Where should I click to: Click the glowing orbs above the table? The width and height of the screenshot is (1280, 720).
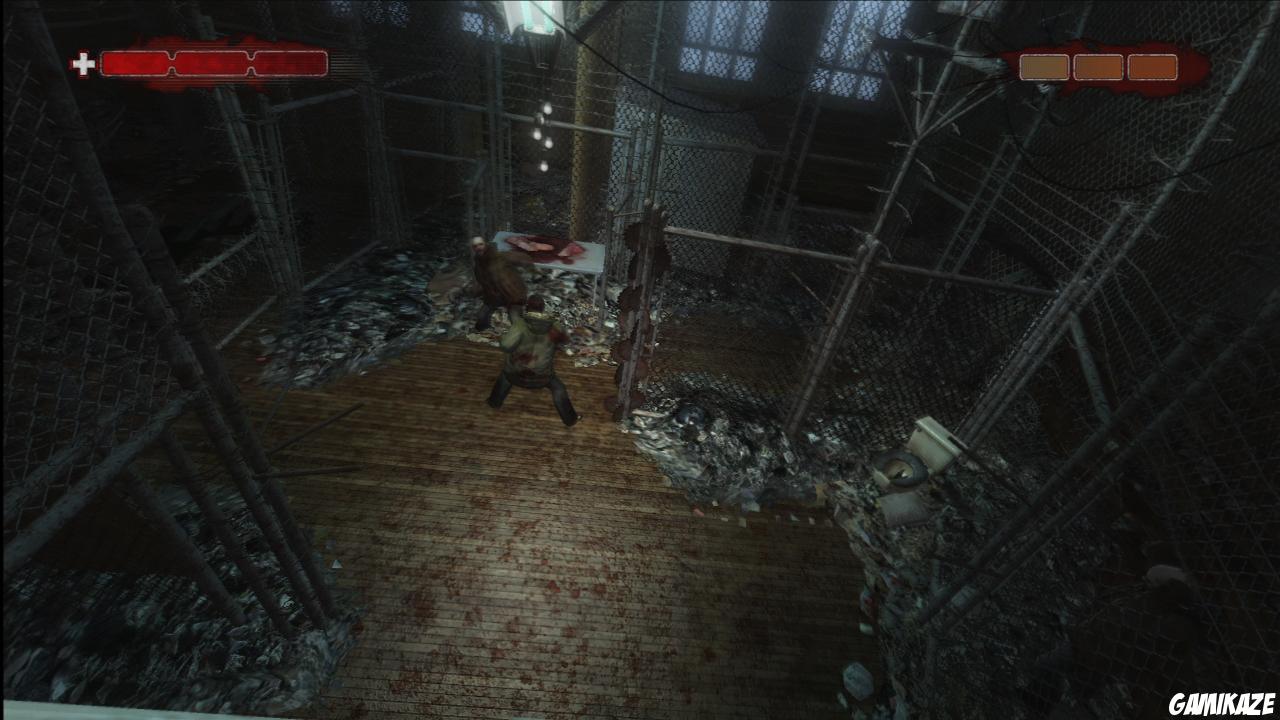pos(543,135)
